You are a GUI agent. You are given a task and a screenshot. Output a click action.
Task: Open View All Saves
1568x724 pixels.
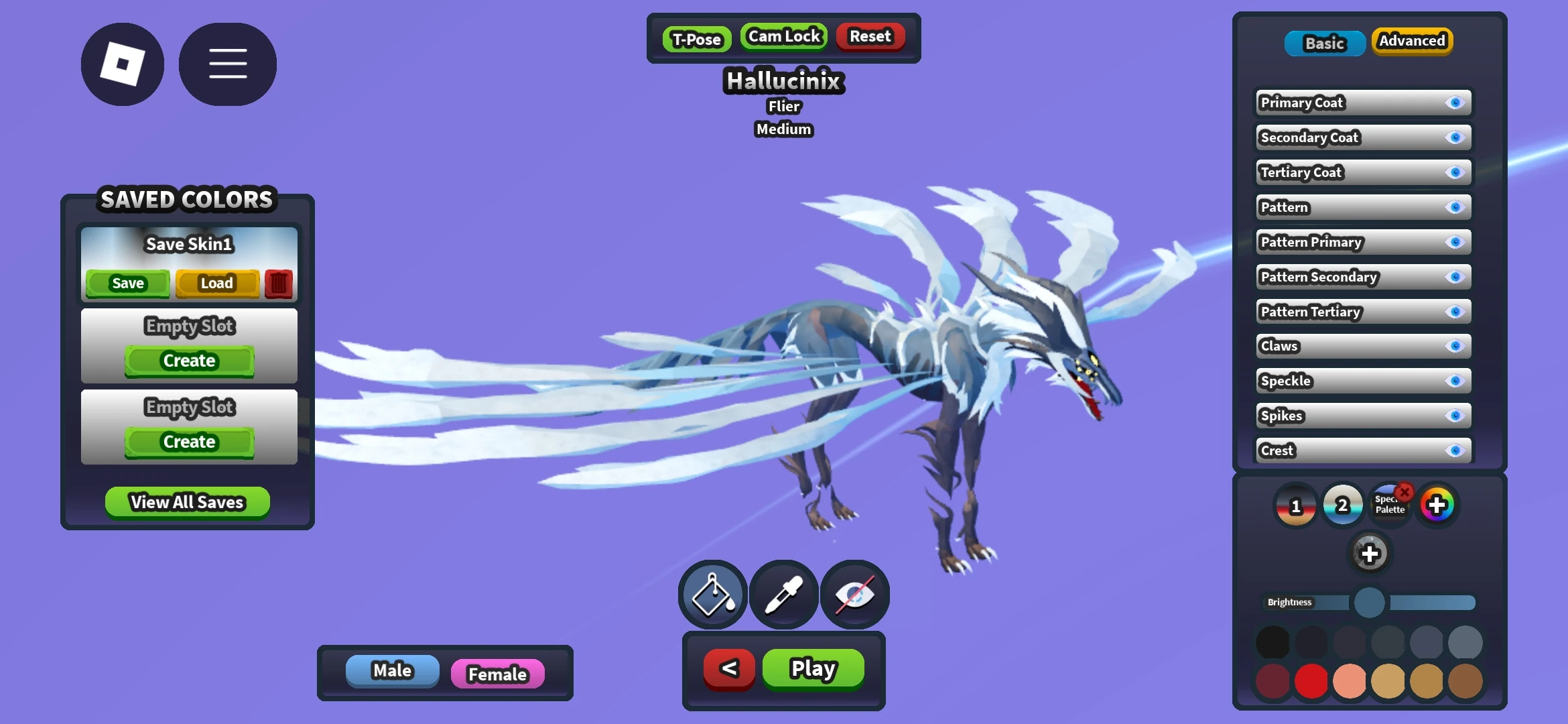point(186,502)
